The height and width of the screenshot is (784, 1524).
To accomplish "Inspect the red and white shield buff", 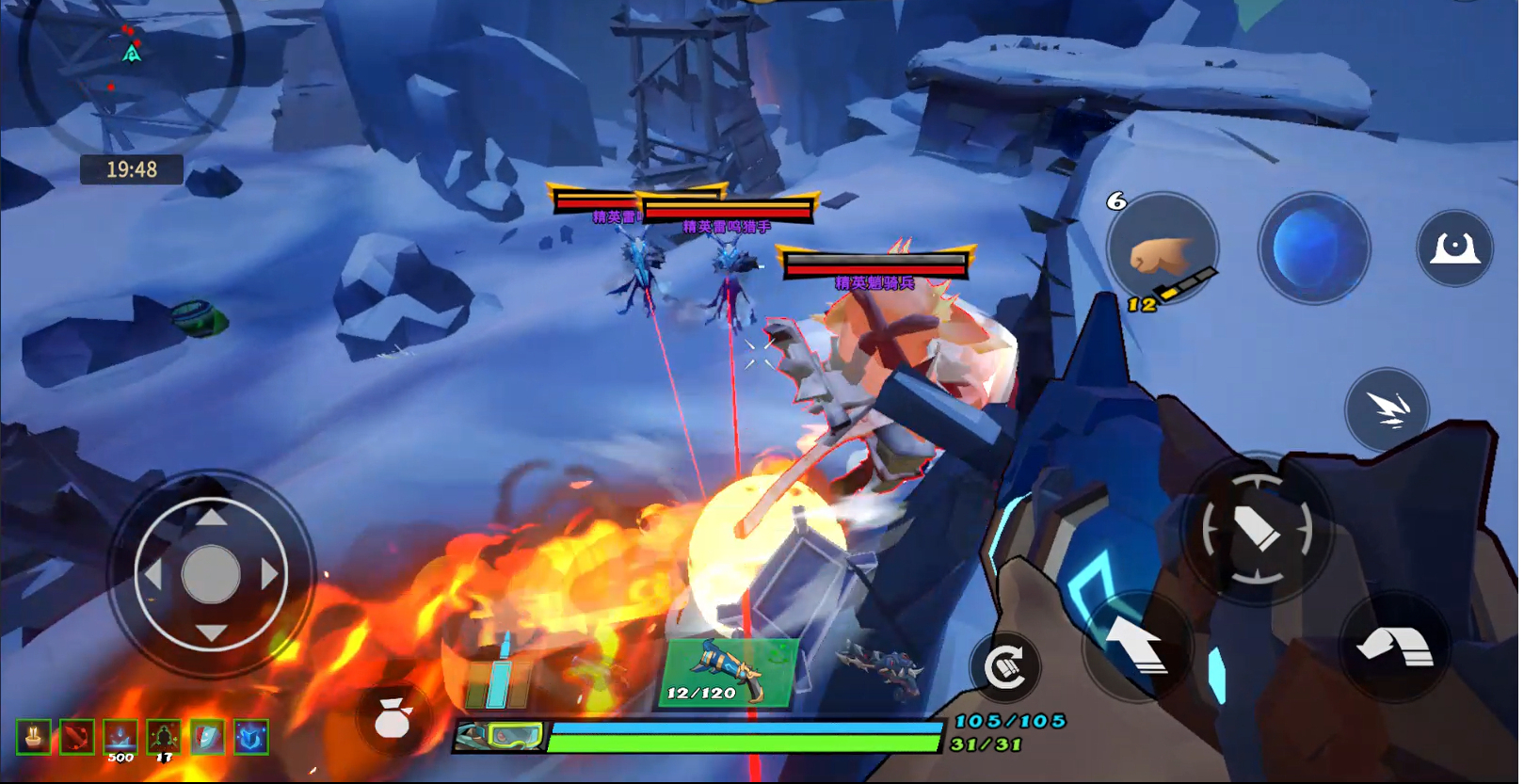I will [x=207, y=737].
